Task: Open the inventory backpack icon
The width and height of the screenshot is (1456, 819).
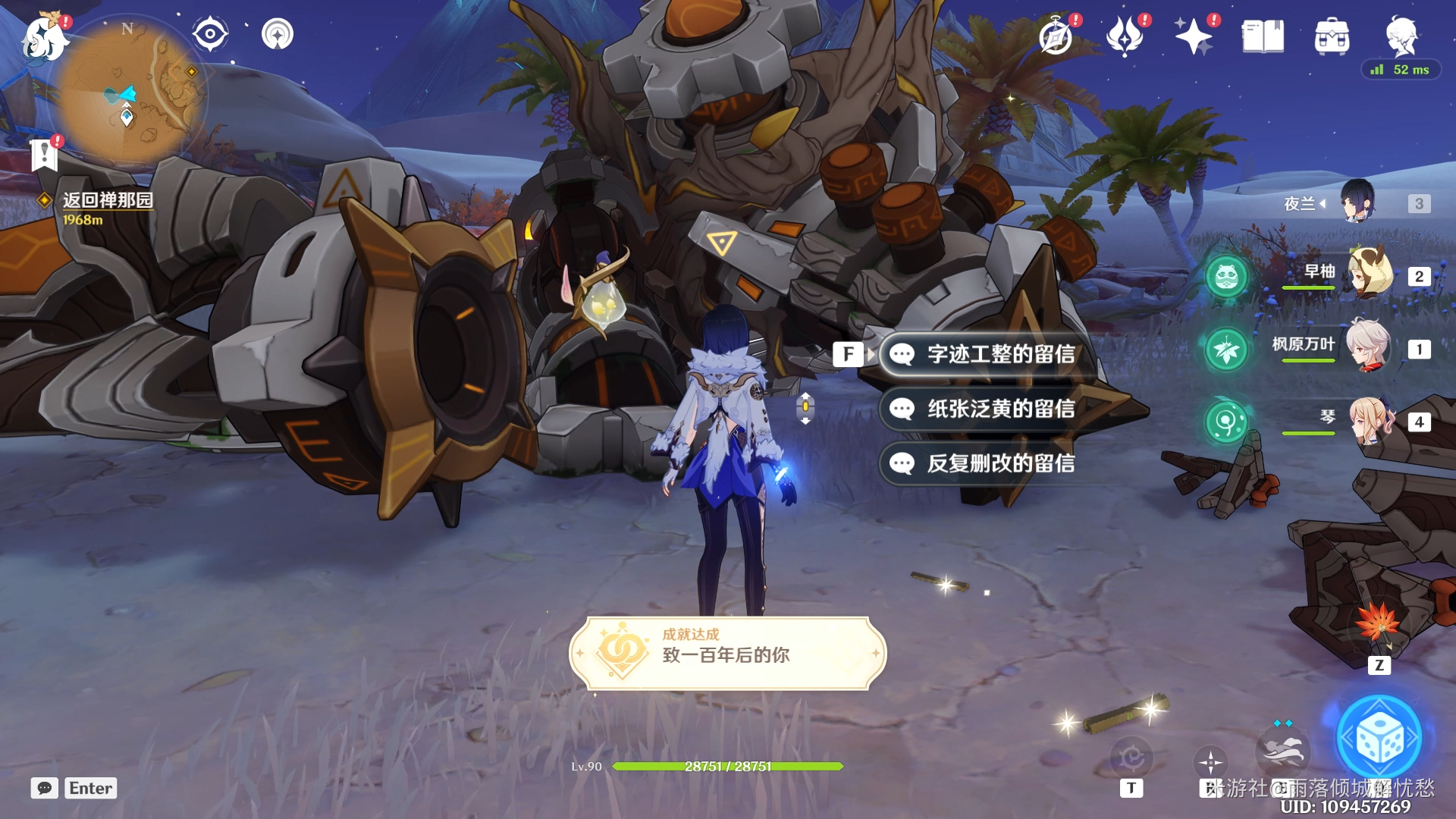Action: click(1332, 36)
